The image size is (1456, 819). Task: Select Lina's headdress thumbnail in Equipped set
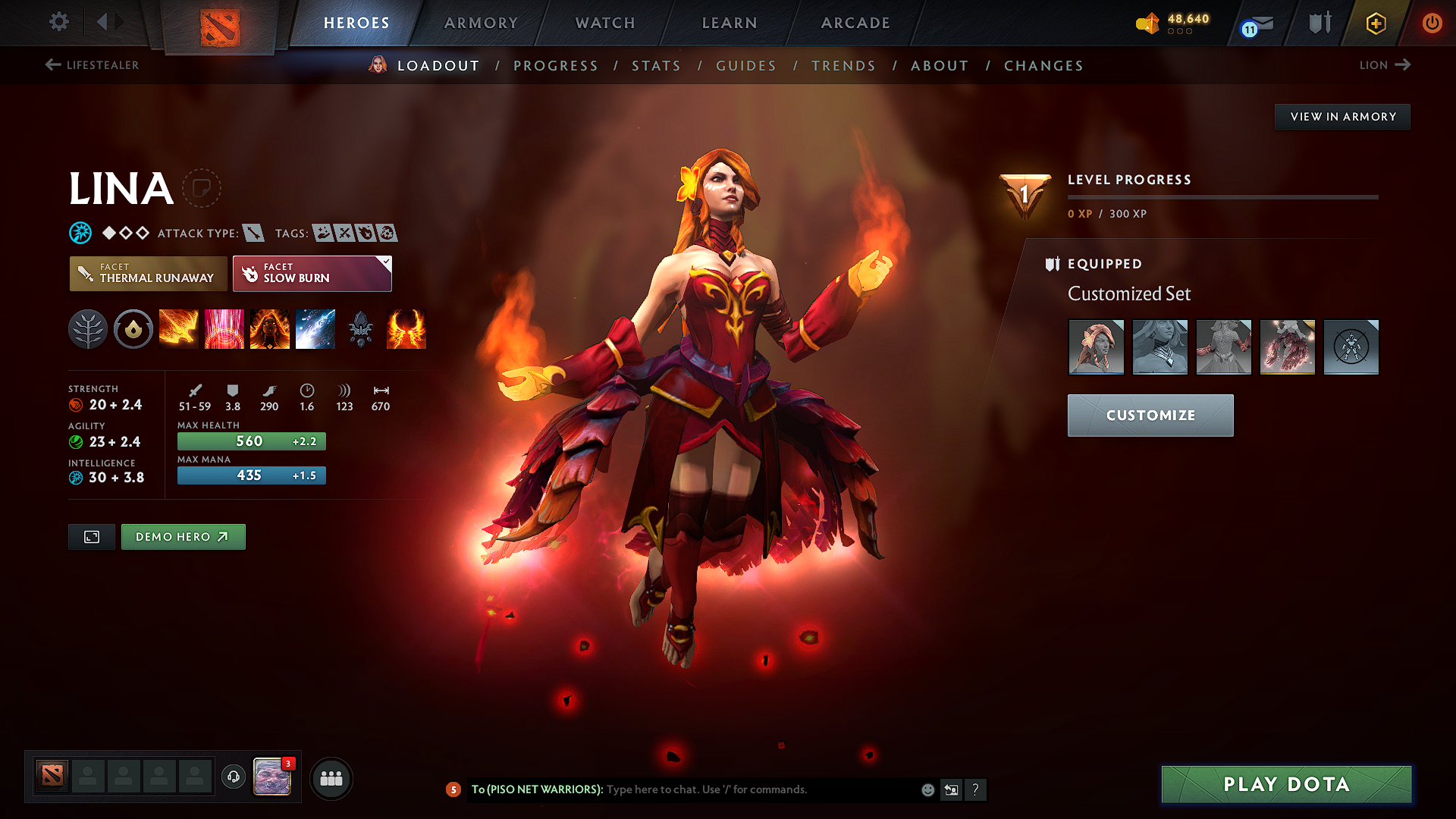point(1096,347)
